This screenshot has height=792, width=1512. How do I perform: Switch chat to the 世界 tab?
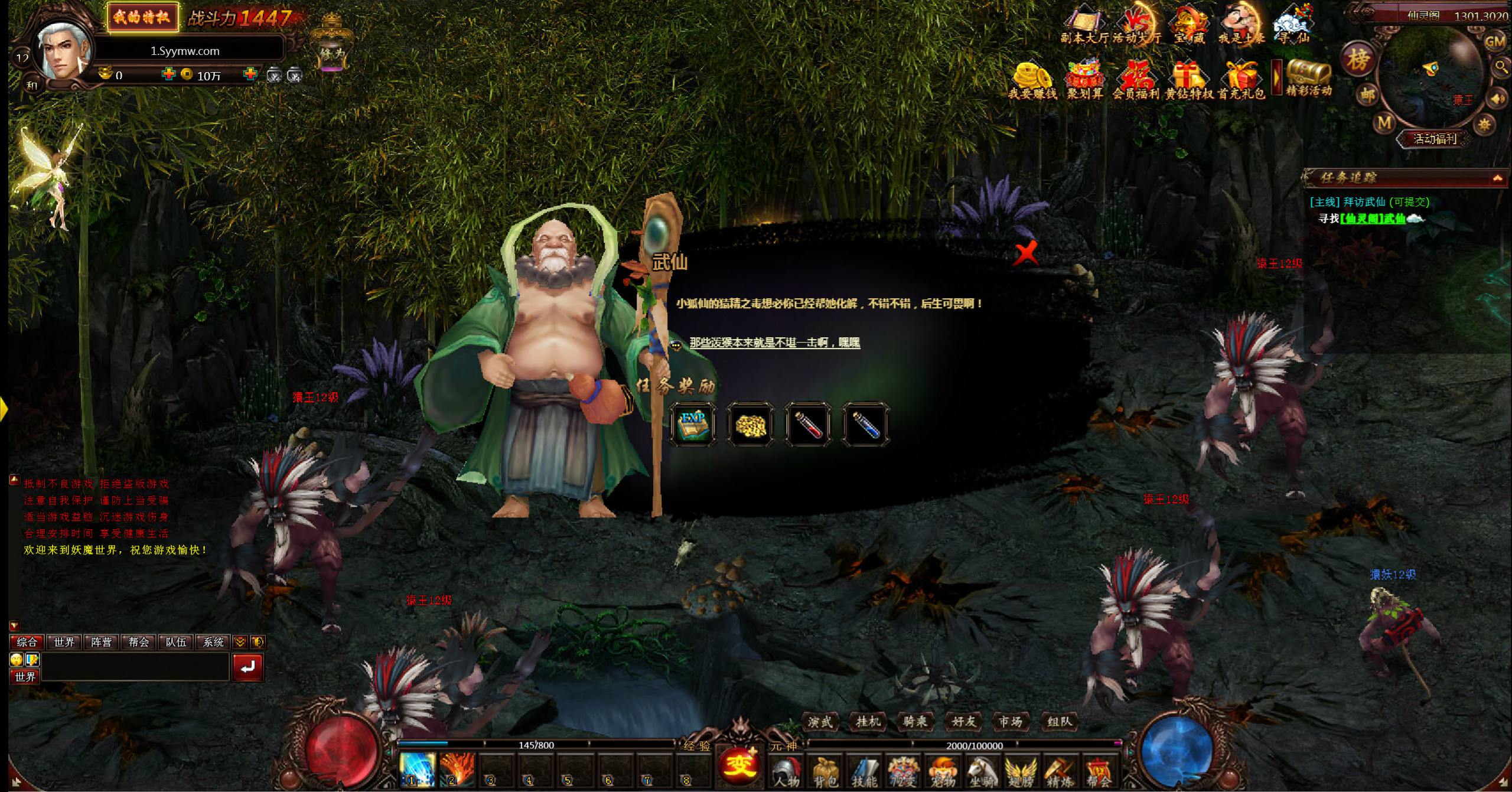(64, 642)
